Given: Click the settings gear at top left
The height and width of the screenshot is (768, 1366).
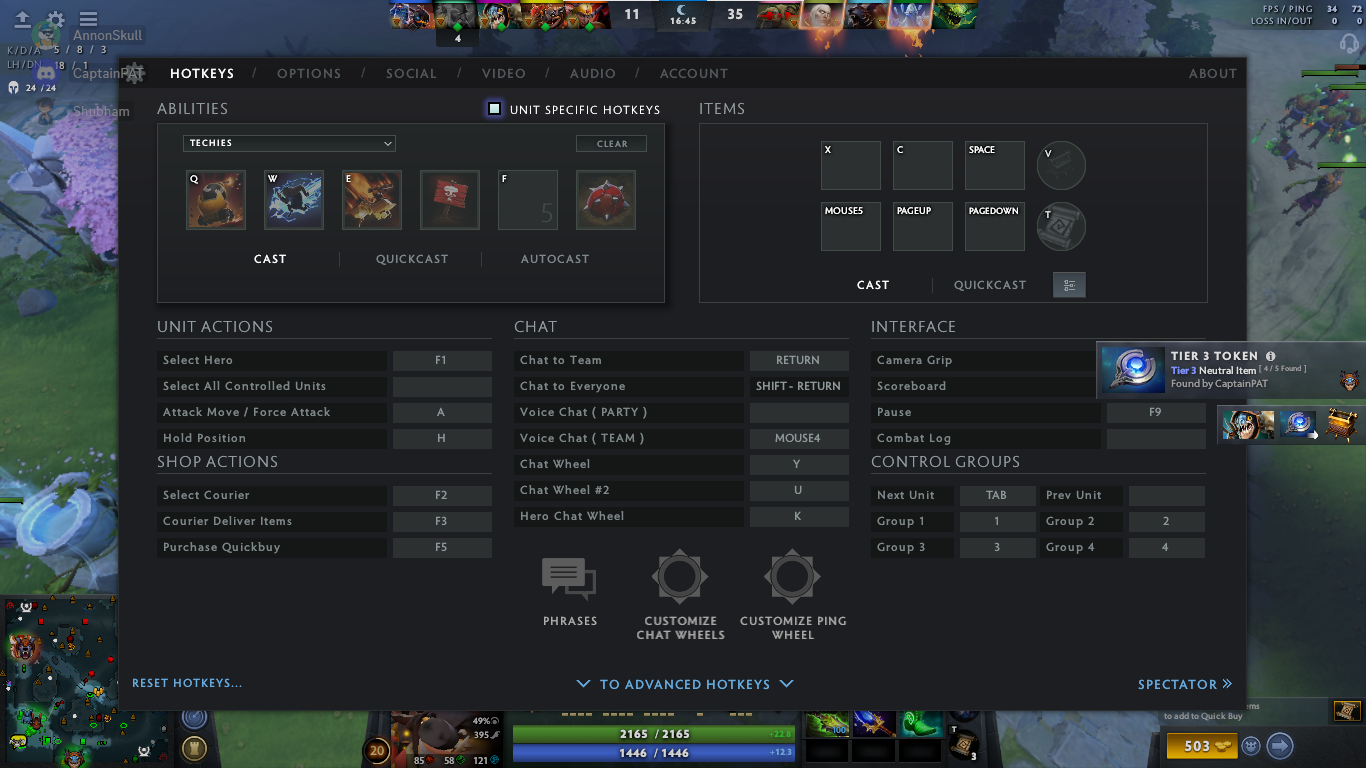Looking at the screenshot, I should (56, 17).
